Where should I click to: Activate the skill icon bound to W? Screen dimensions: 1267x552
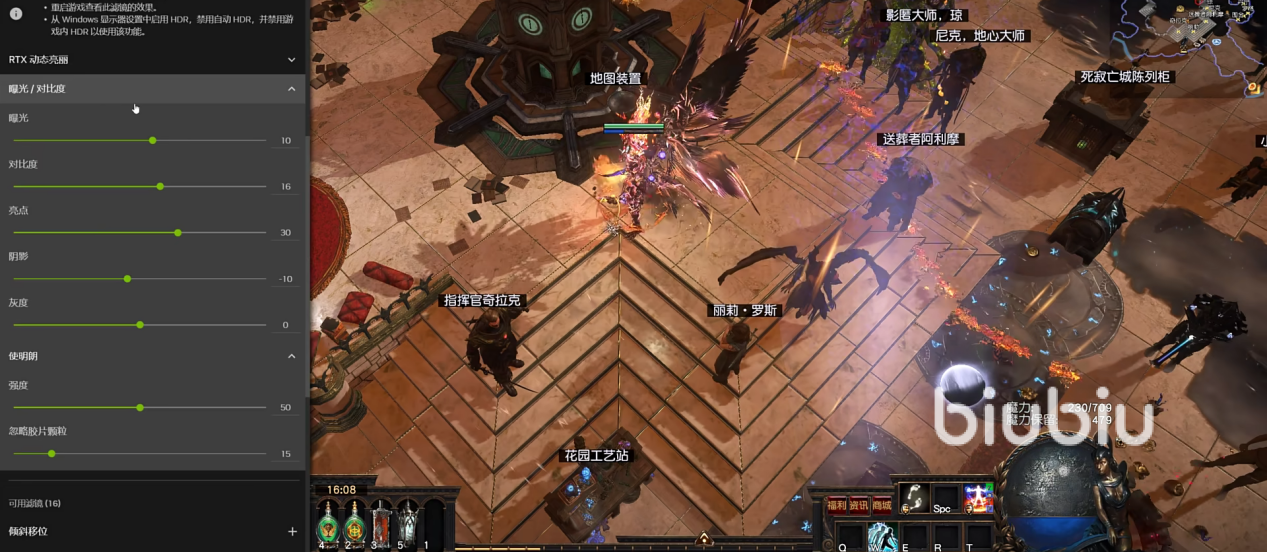coord(881,537)
